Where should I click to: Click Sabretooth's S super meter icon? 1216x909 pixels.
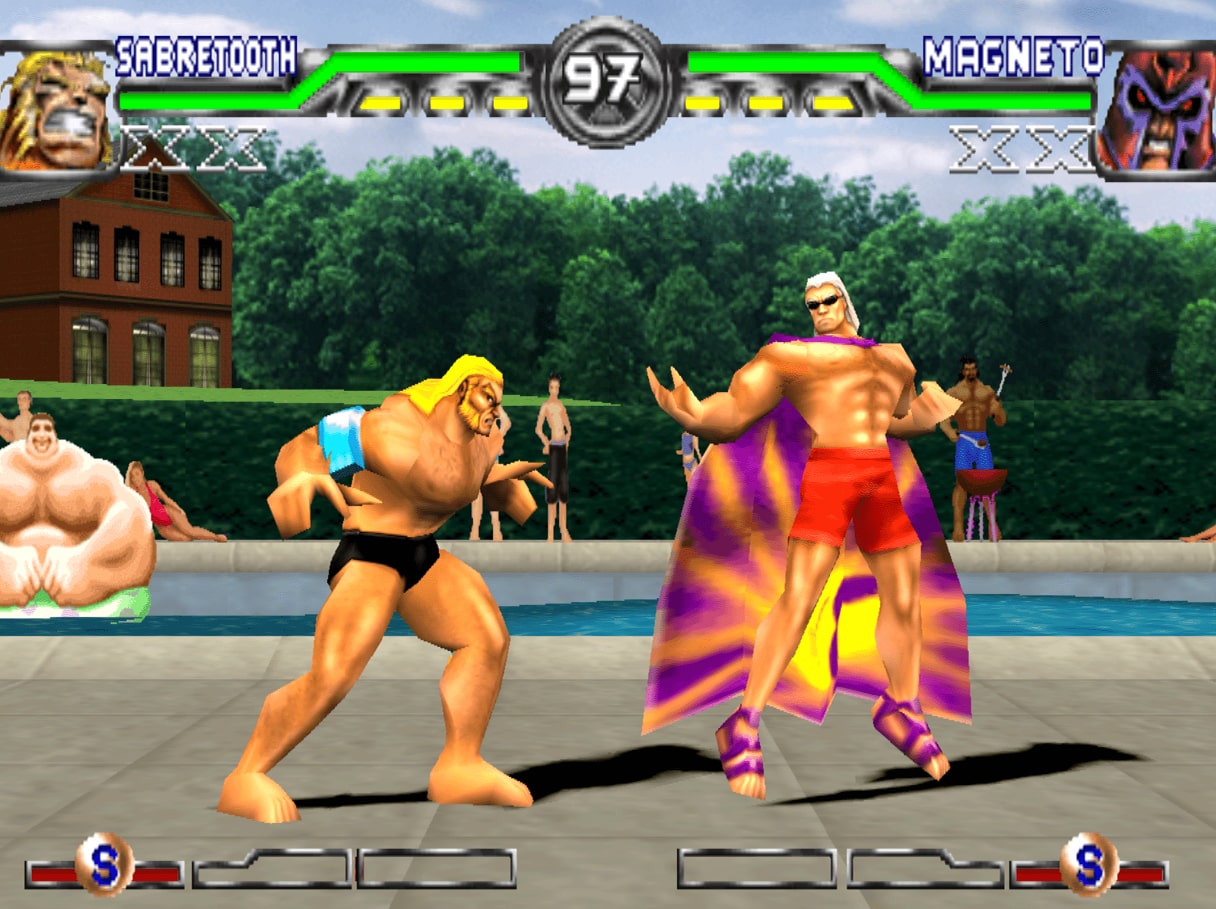click(104, 865)
